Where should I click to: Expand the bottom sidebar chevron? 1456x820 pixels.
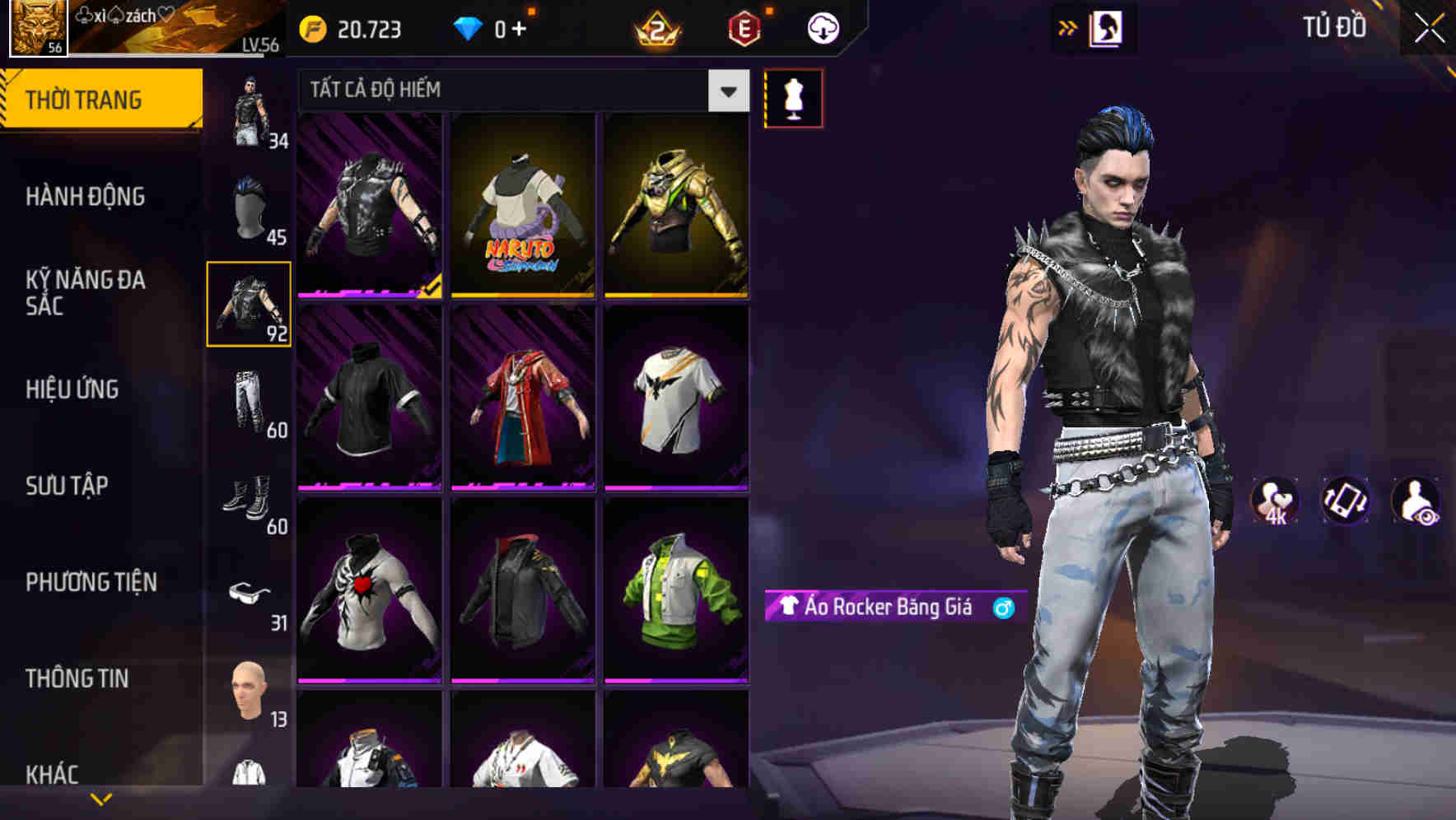99,797
